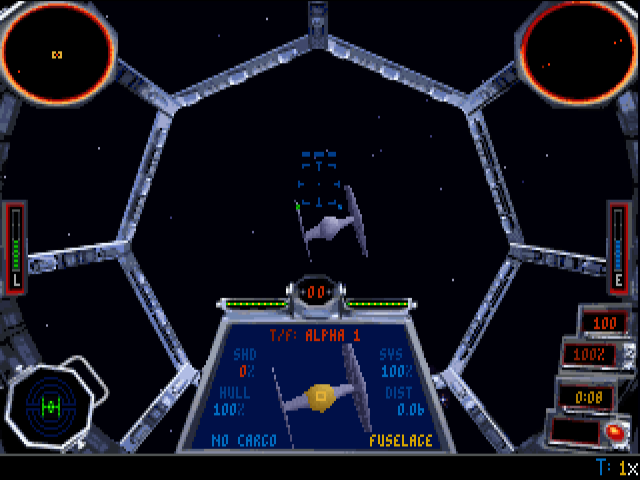Click the TIE fighter shield status octagon

(50, 406)
